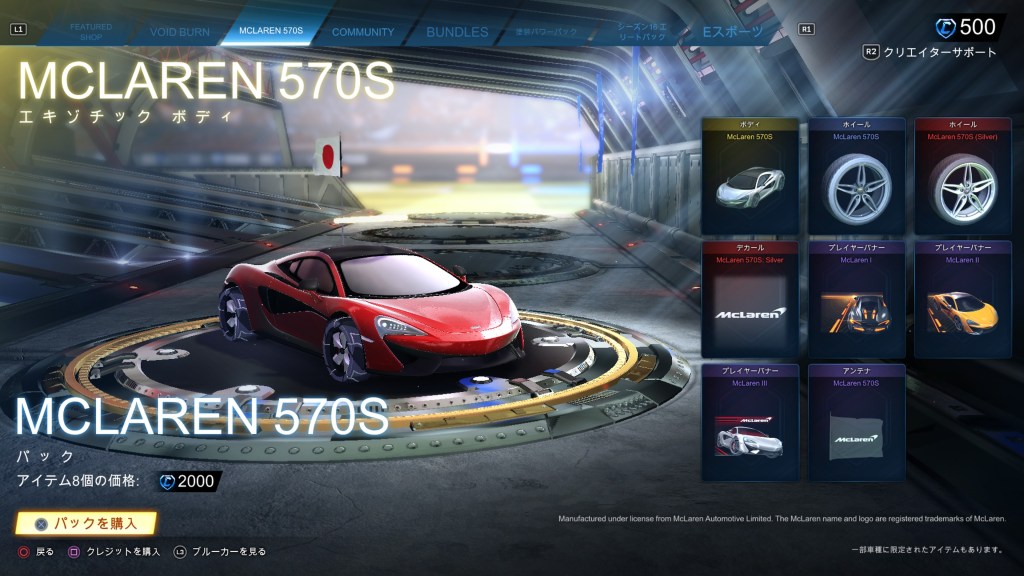The image size is (1024, 576).
Task: Choose the blue McLaren 570S wheel item
Action: 857,176
